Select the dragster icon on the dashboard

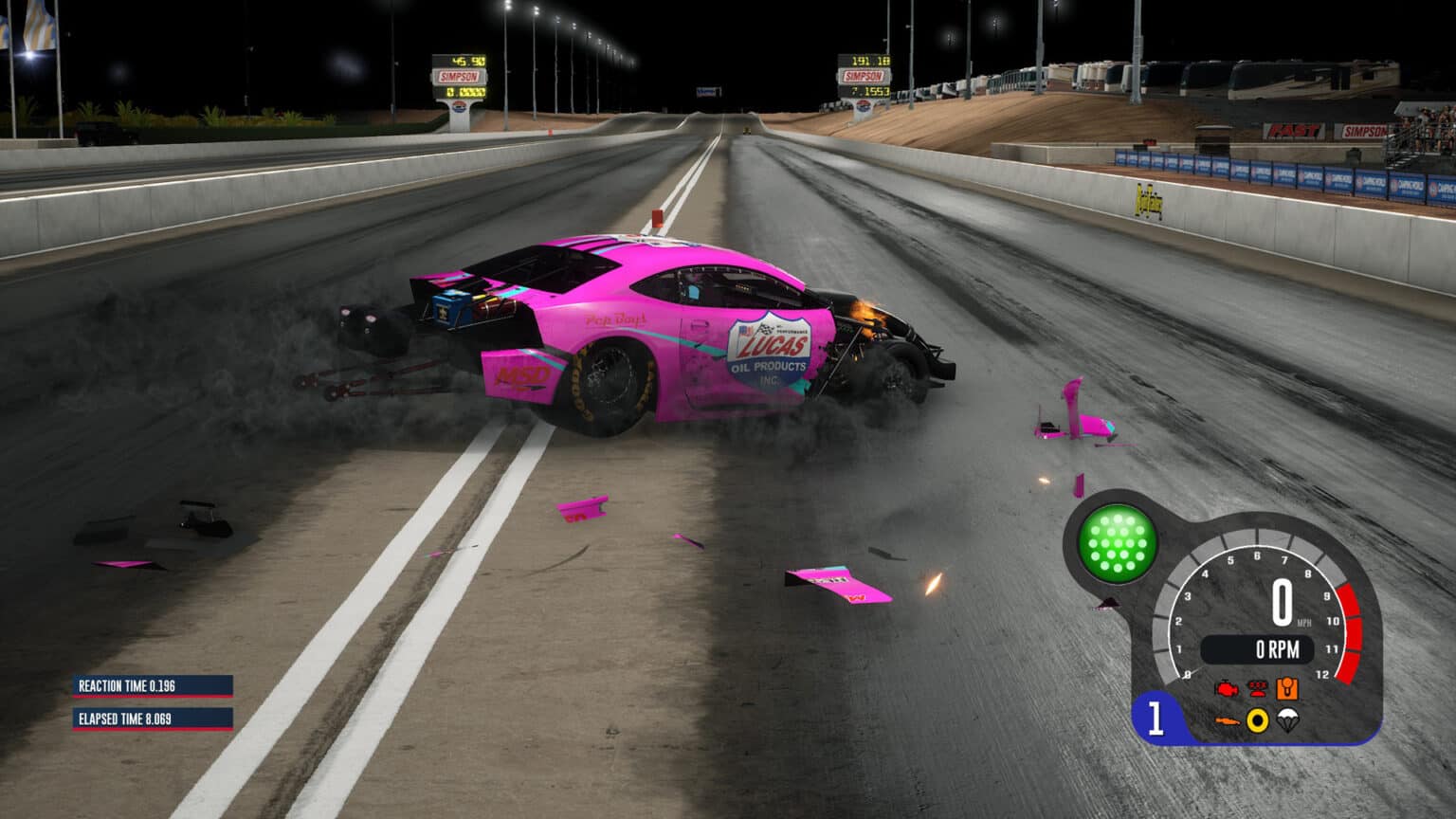(x=1228, y=721)
